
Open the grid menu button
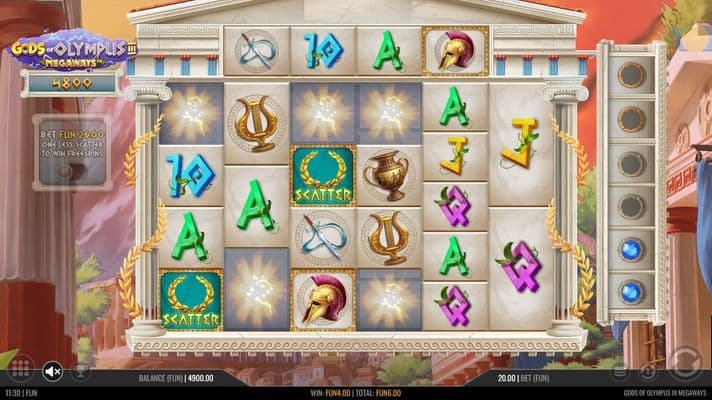[x=20, y=369]
